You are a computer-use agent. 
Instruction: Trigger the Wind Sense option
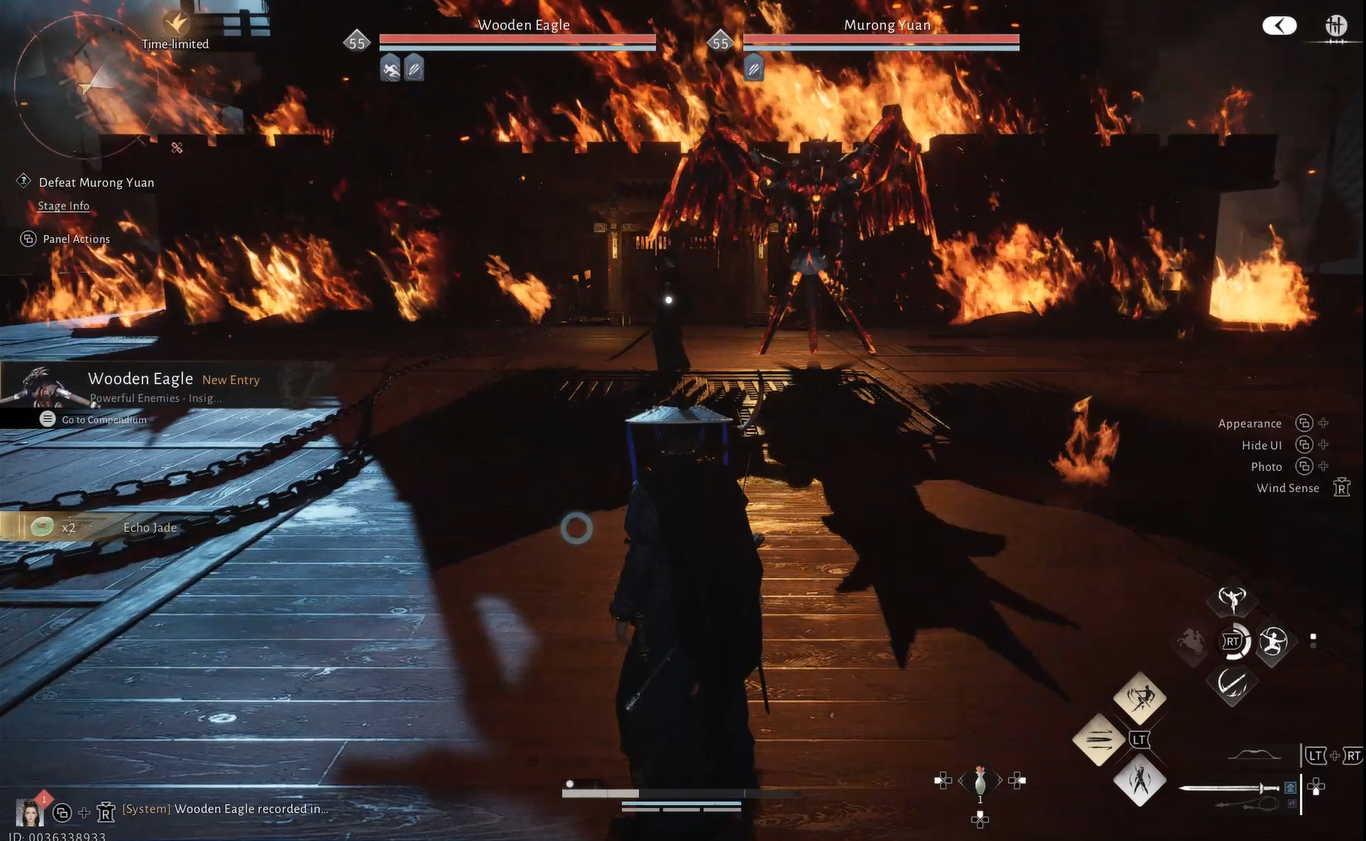click(x=1288, y=488)
